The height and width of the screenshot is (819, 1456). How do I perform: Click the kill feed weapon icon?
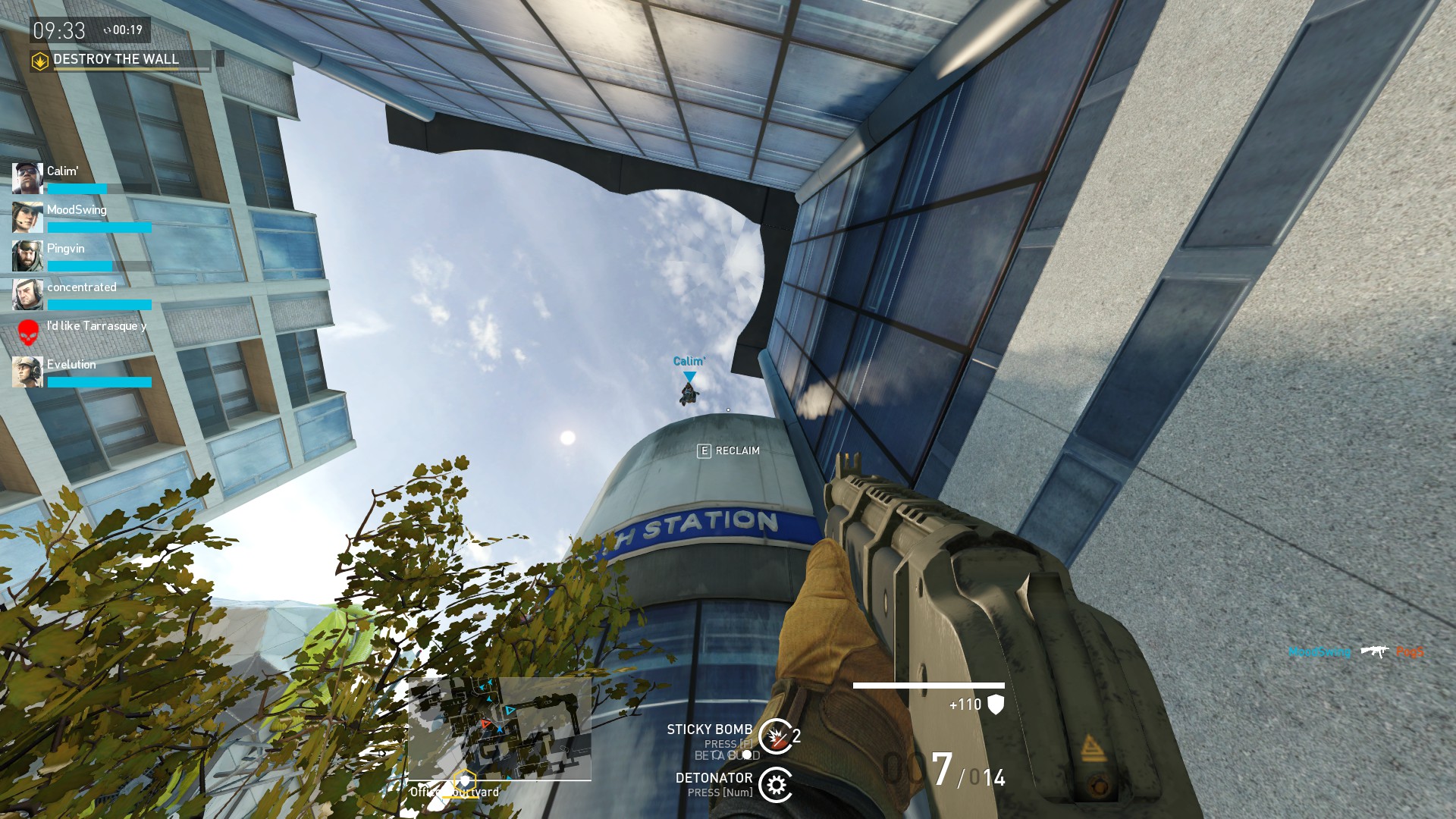1373,651
